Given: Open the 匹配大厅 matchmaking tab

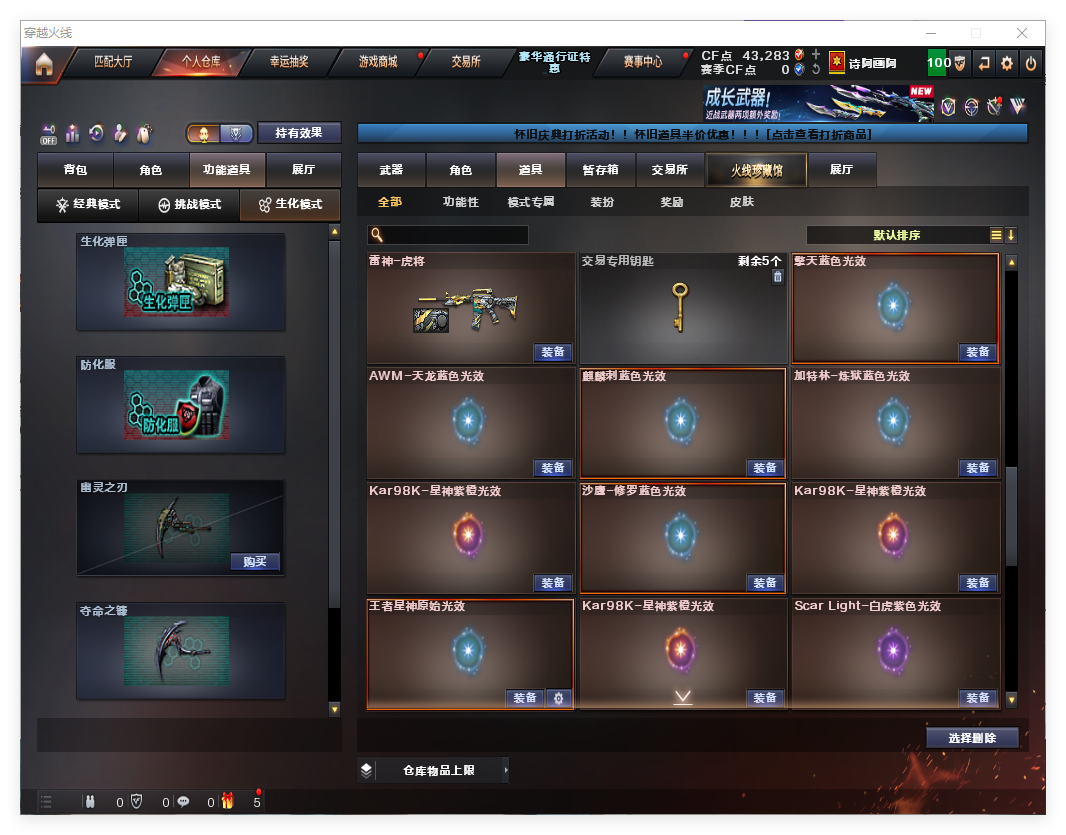Looking at the screenshot, I should pyautogui.click(x=112, y=62).
